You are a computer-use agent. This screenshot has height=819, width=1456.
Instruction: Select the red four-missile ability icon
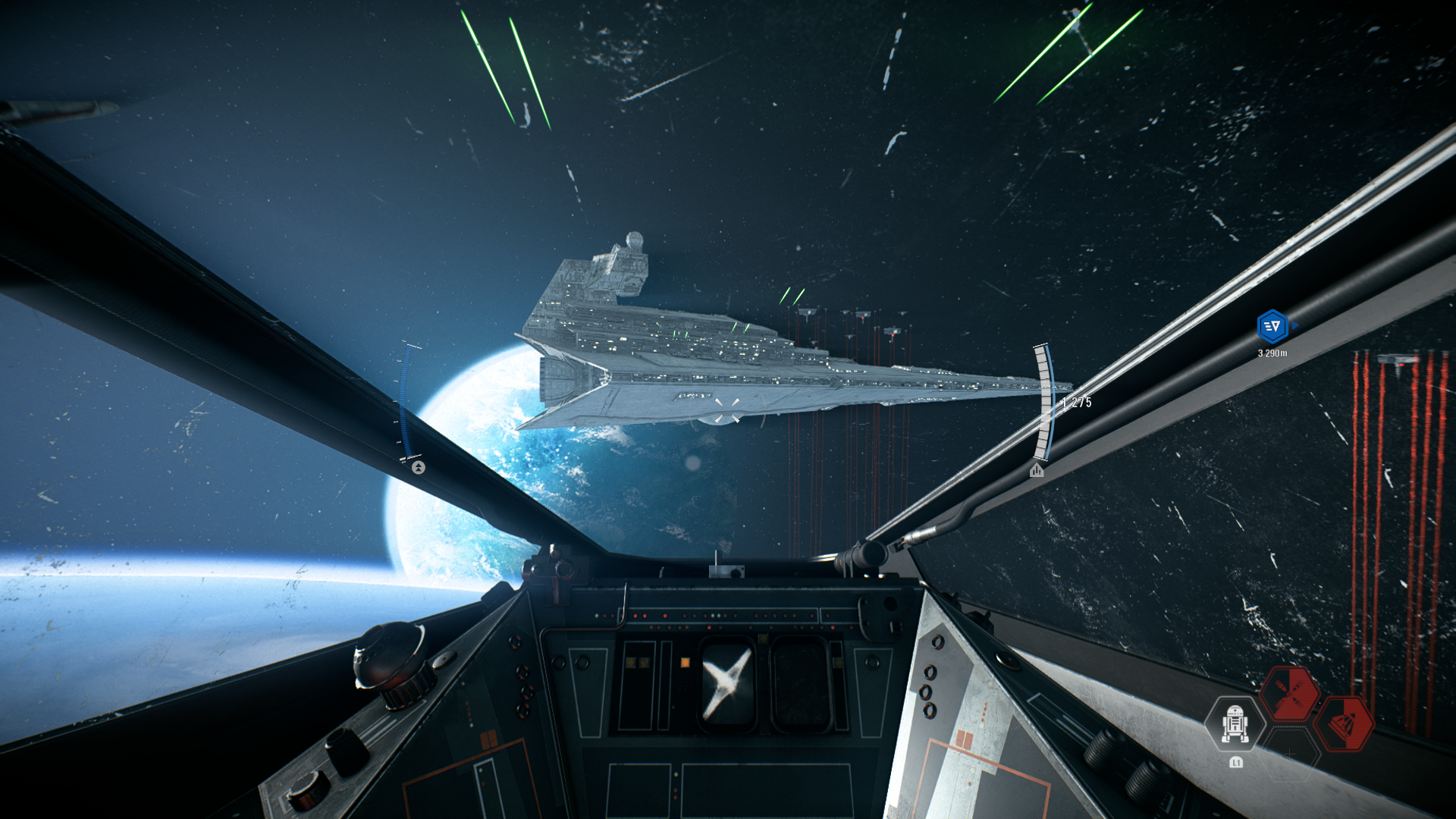1289,693
